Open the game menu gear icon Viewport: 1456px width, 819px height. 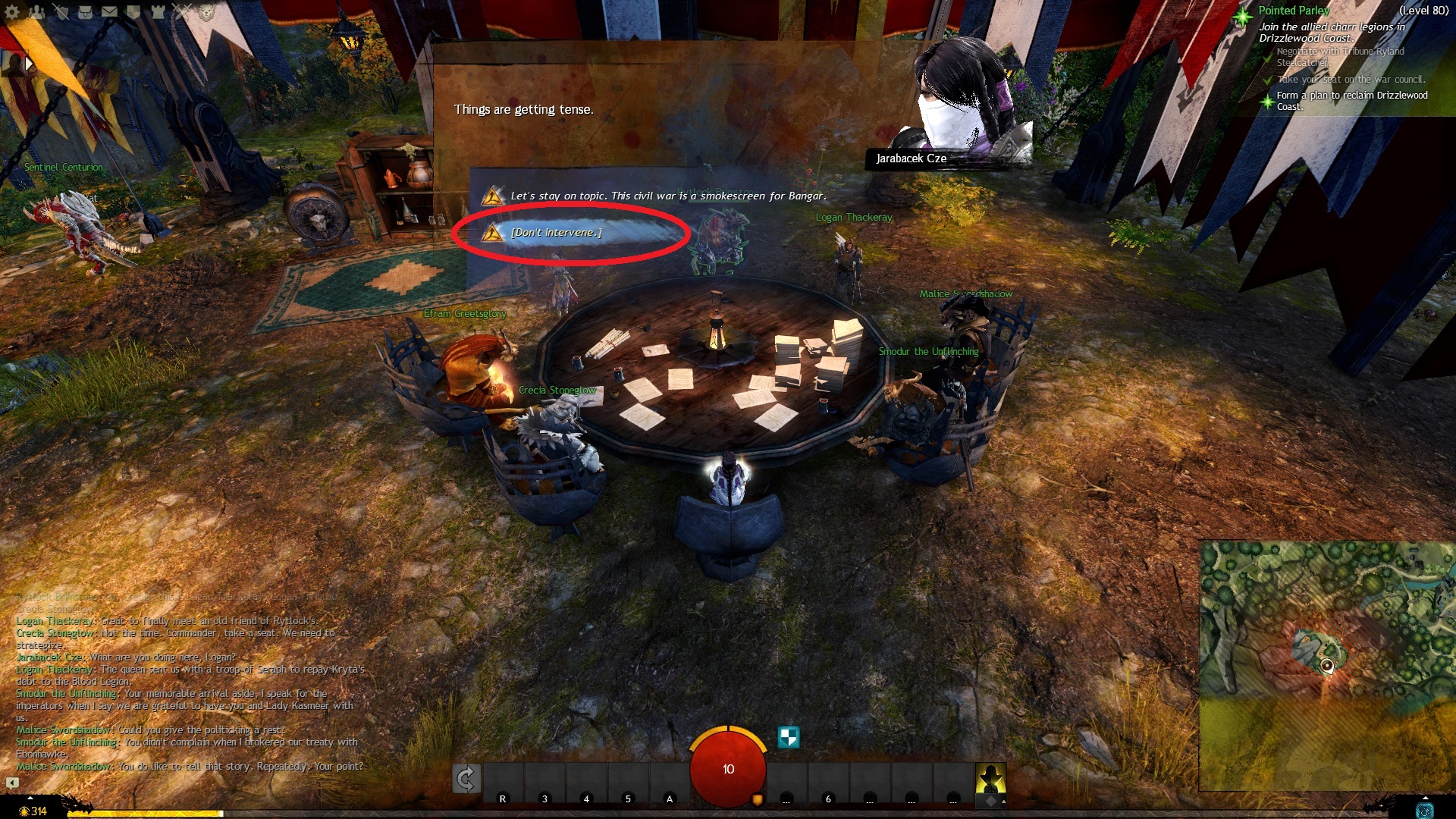[12, 11]
